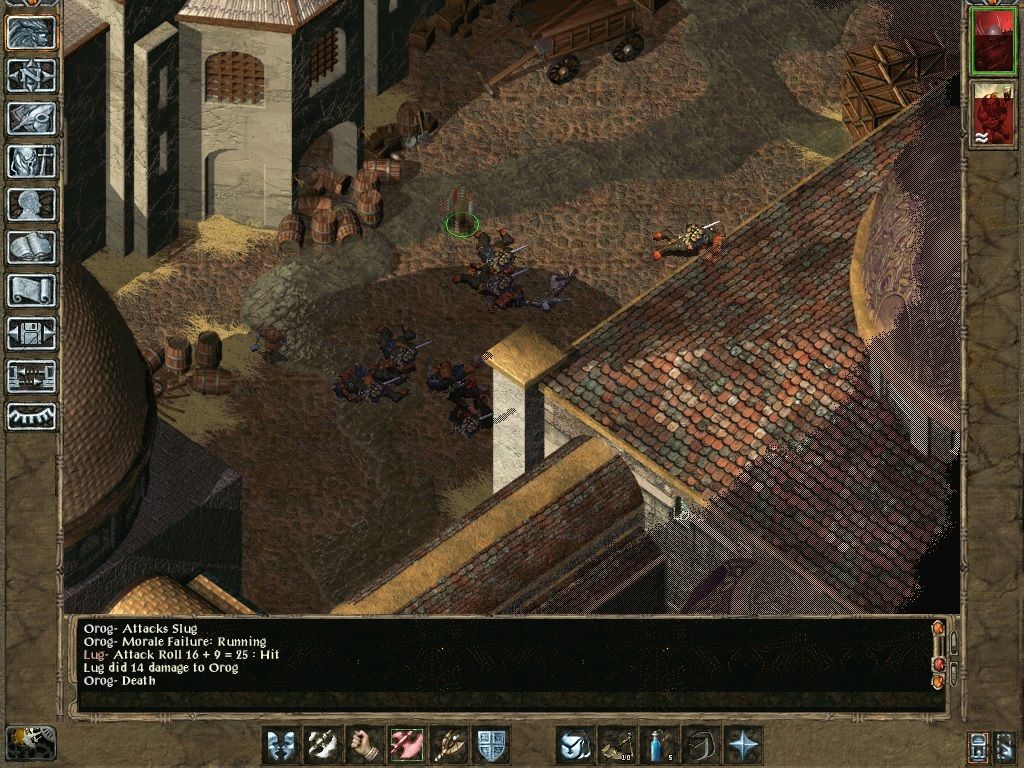Select the highlighted red axe weapon slot
1024x768 pixels.
click(406, 744)
